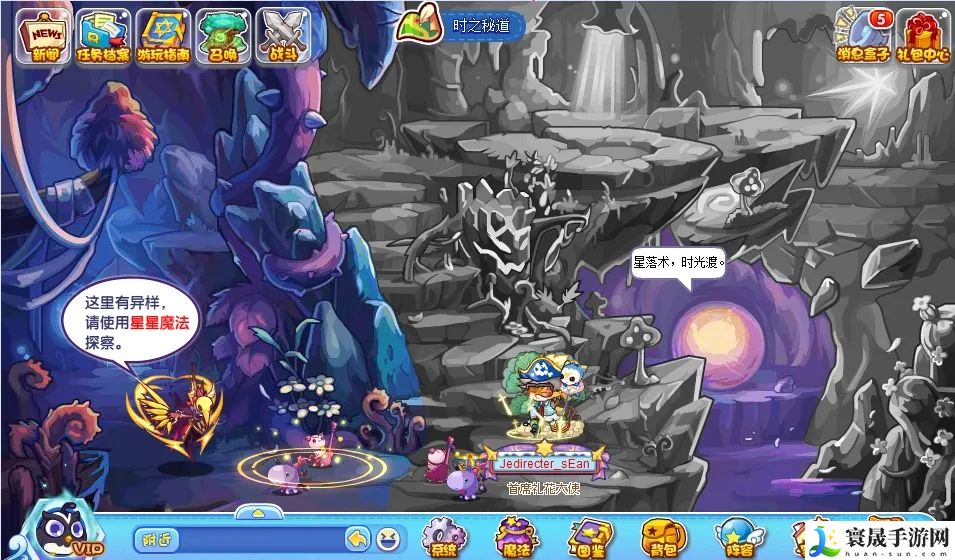Image resolution: width=955 pixels, height=560 pixels.
Task: Click the 召唤 summon tree icon
Action: pyautogui.click(x=223, y=35)
